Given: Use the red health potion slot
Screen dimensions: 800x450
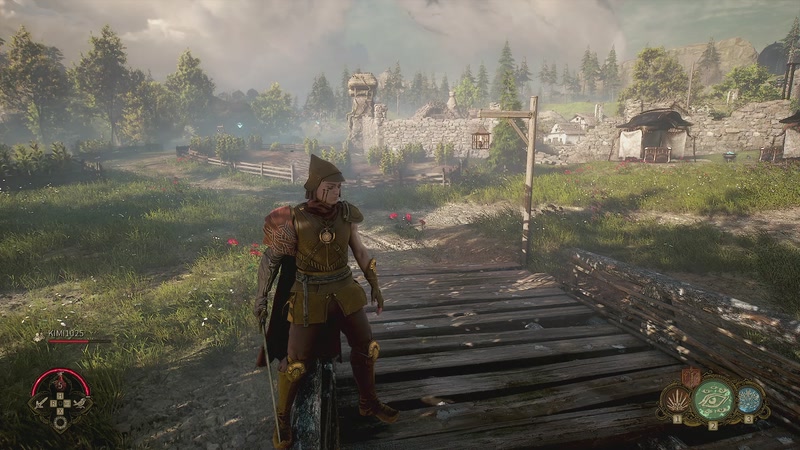Looking at the screenshot, I should pos(61,382).
